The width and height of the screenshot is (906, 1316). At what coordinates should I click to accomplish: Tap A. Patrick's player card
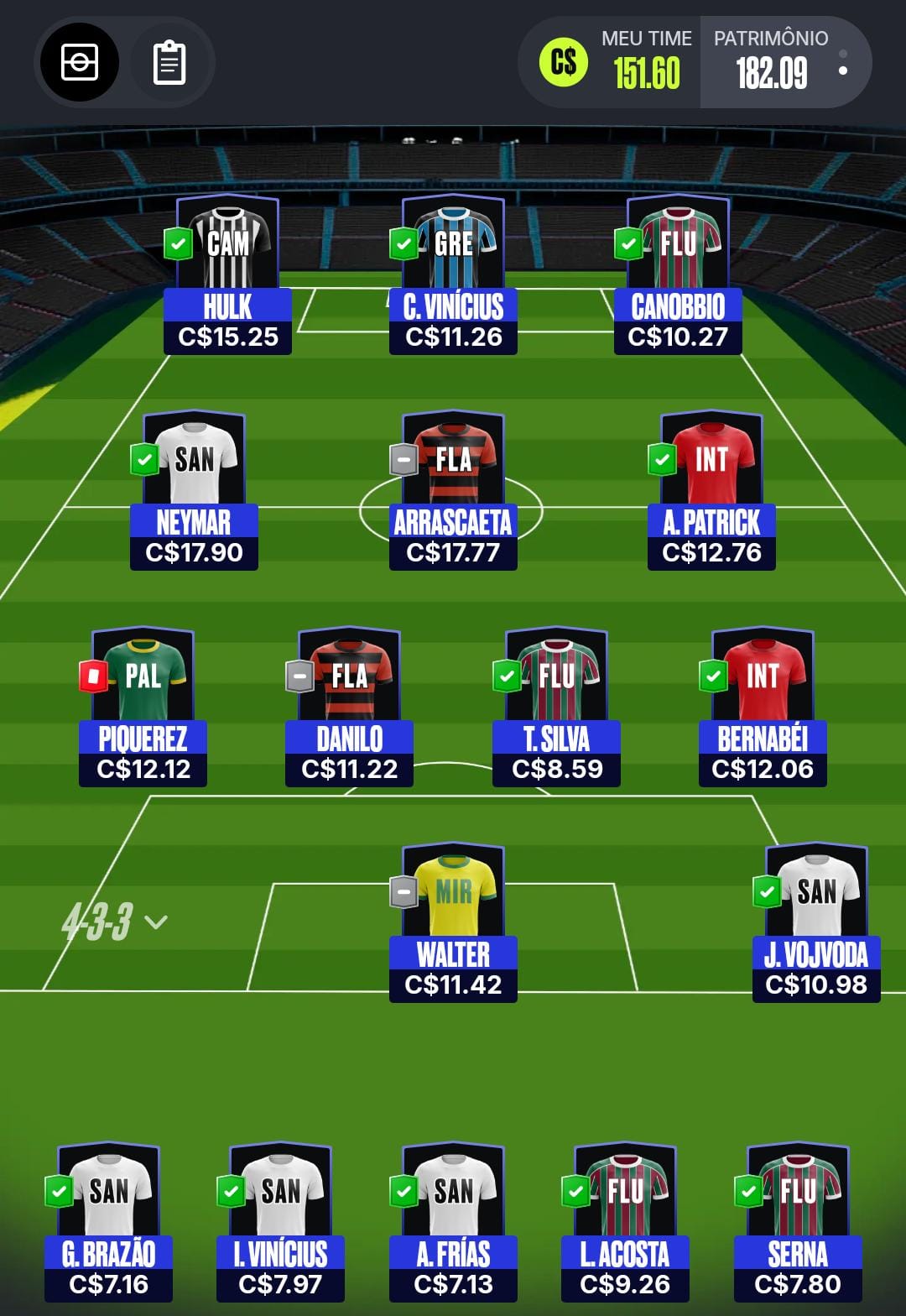[x=711, y=491]
